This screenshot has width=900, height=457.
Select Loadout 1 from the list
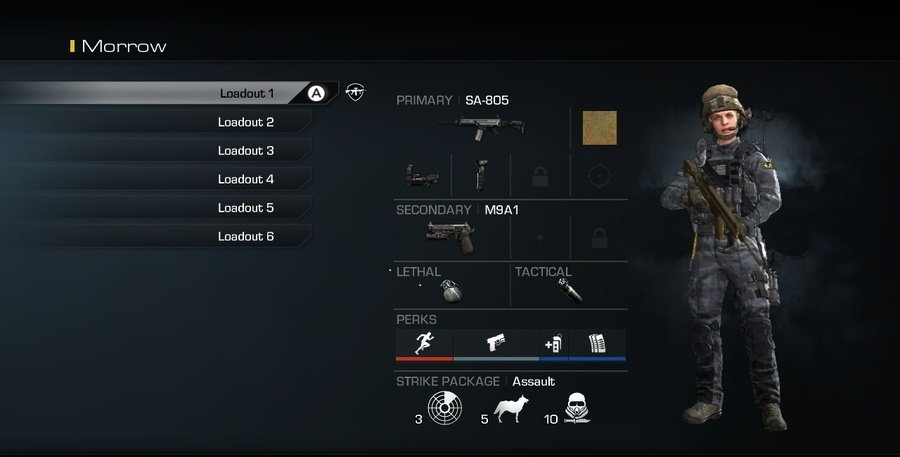246,93
